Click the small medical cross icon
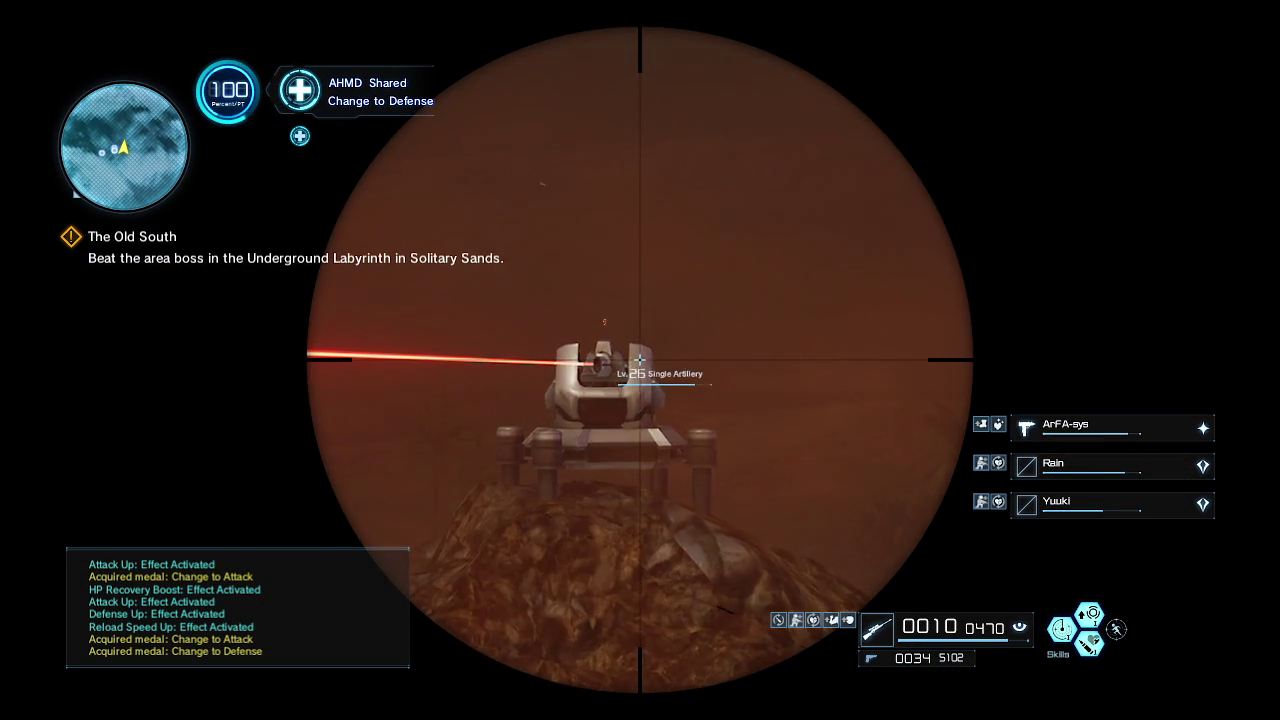This screenshot has height=720, width=1280. pyautogui.click(x=300, y=136)
